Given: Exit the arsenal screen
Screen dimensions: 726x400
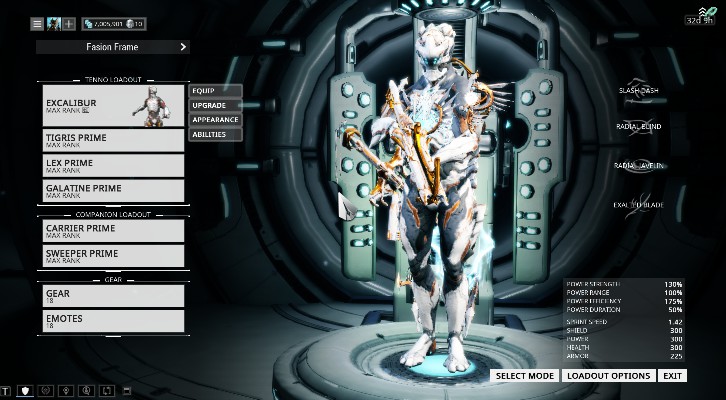Looking at the screenshot, I should (673, 376).
